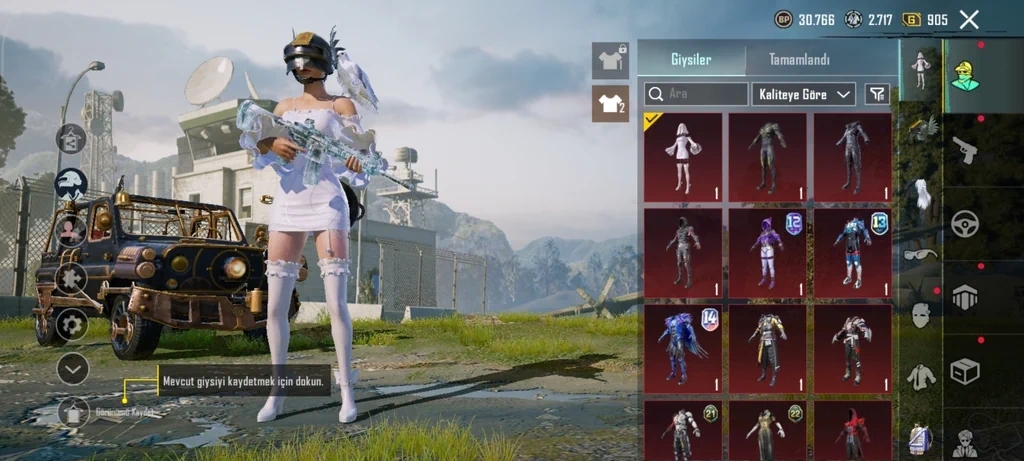This screenshot has height=461, width=1024.
Task: Click the Ara search field
Action: coord(696,94)
